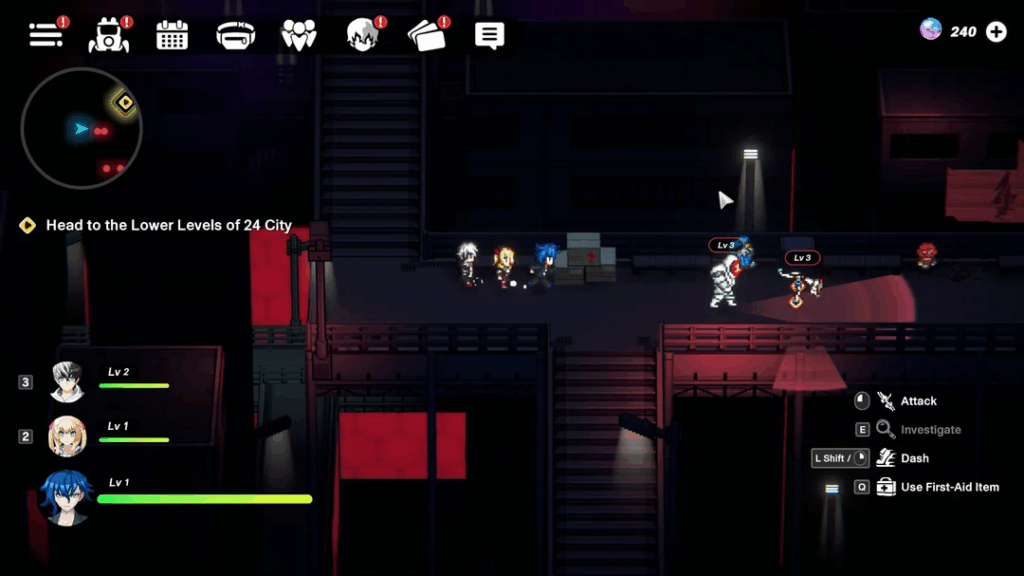Select the blue-haired active character portrait

(x=66, y=496)
